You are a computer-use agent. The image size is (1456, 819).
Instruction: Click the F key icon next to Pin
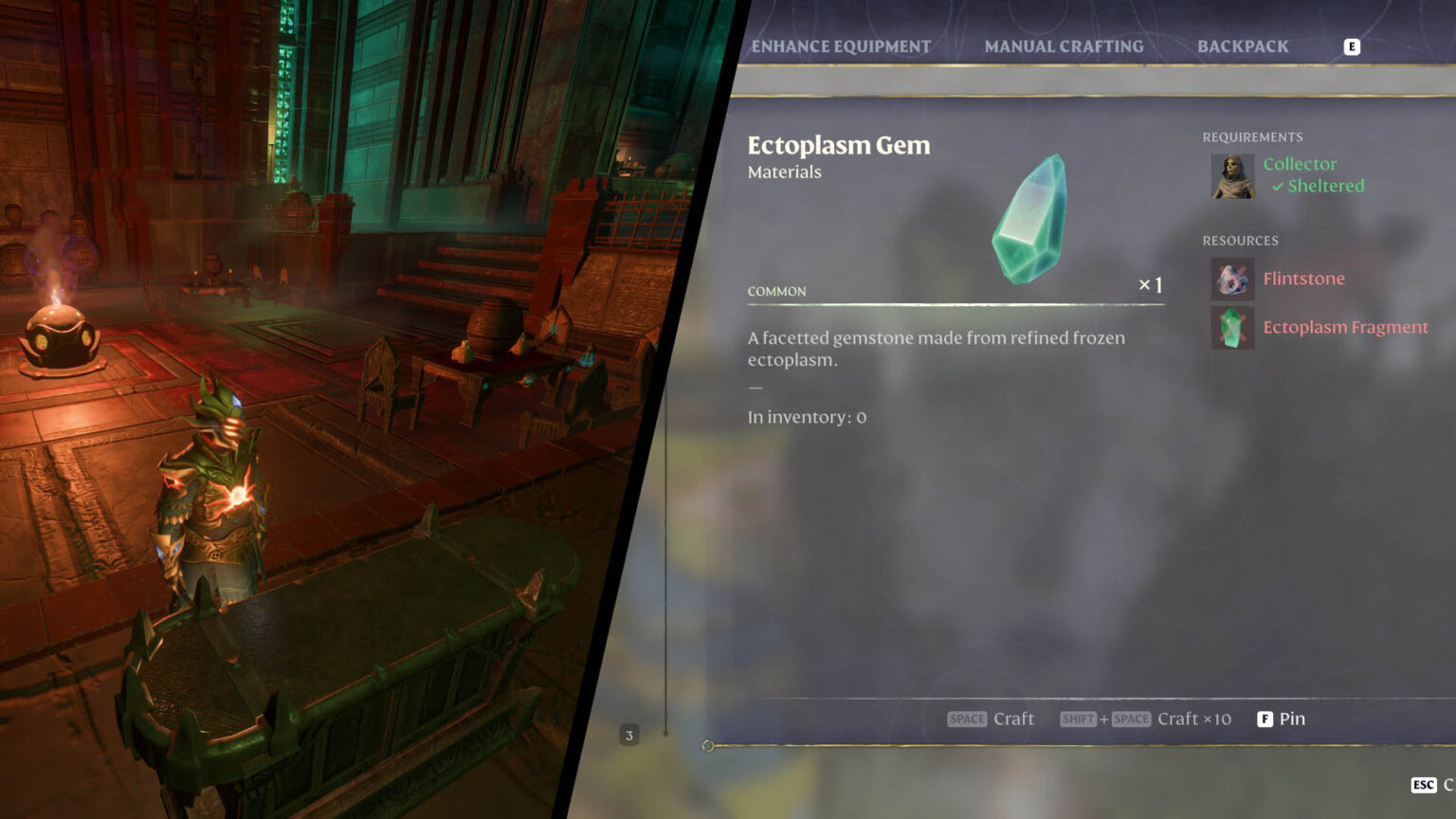click(x=1265, y=719)
